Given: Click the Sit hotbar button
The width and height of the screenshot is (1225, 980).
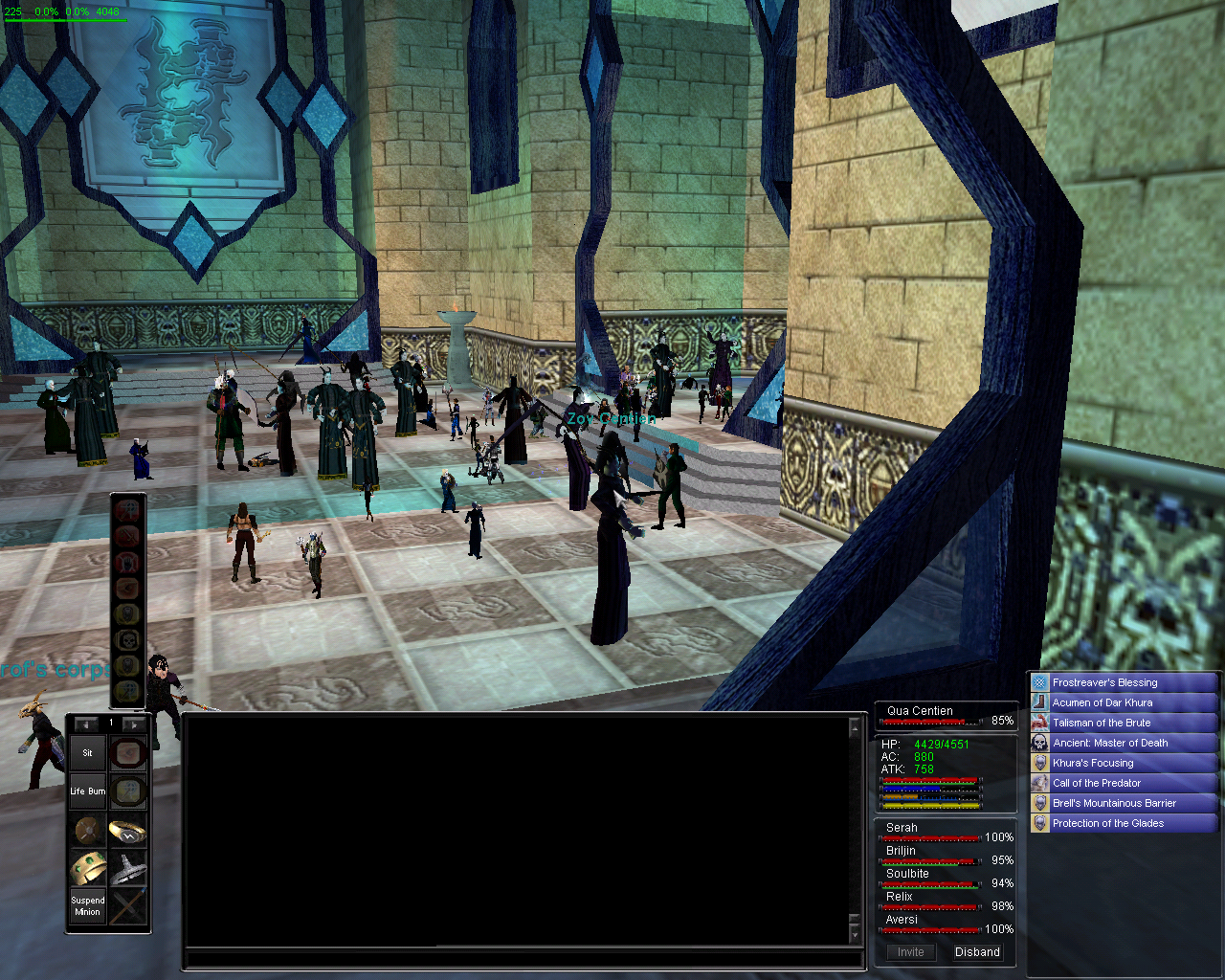Looking at the screenshot, I should tap(87, 753).
